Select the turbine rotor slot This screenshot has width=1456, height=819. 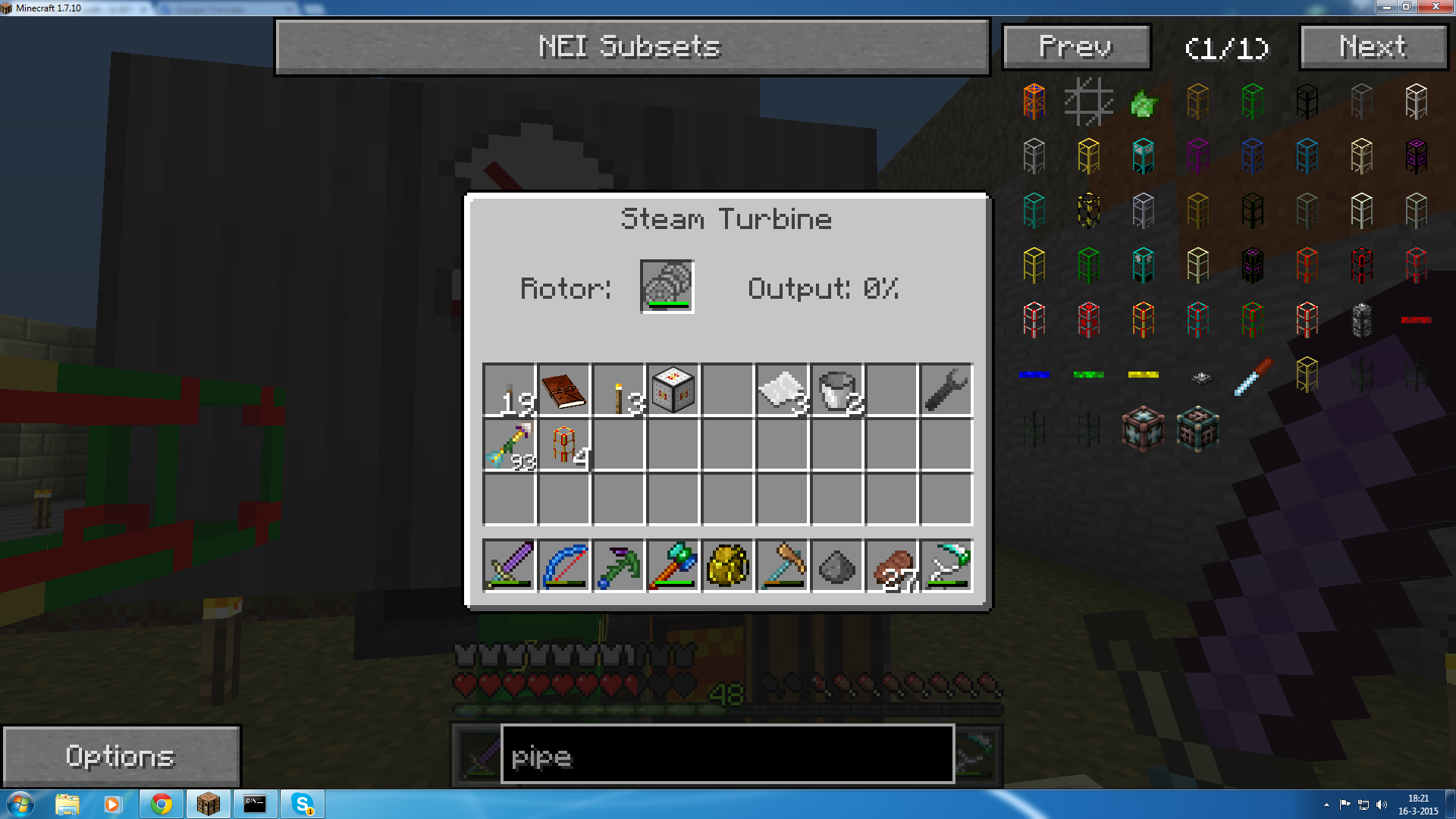[x=667, y=287]
